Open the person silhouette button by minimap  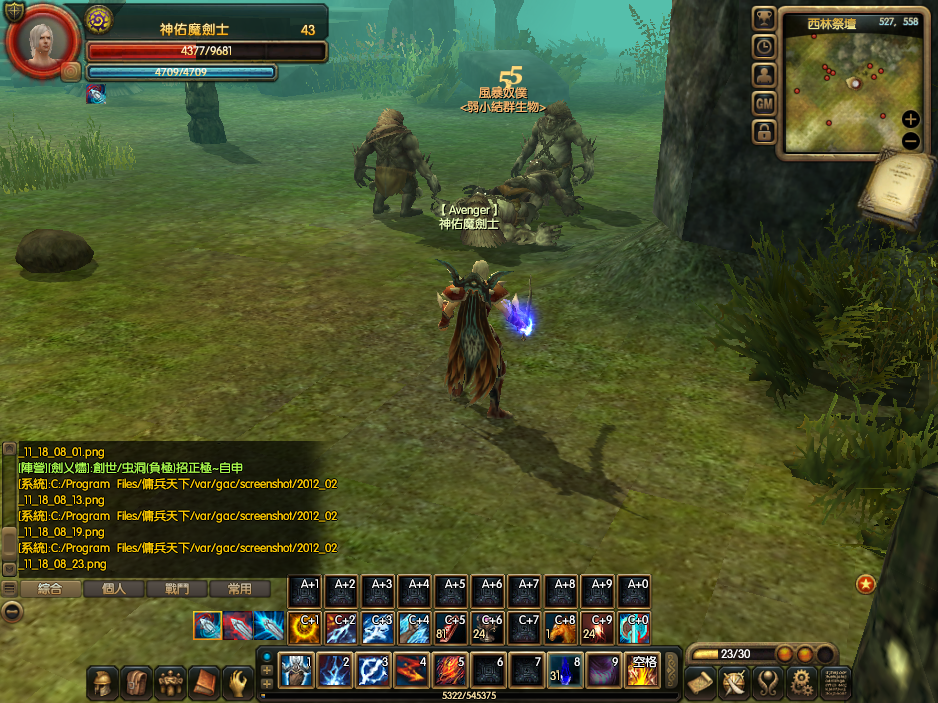[765, 75]
